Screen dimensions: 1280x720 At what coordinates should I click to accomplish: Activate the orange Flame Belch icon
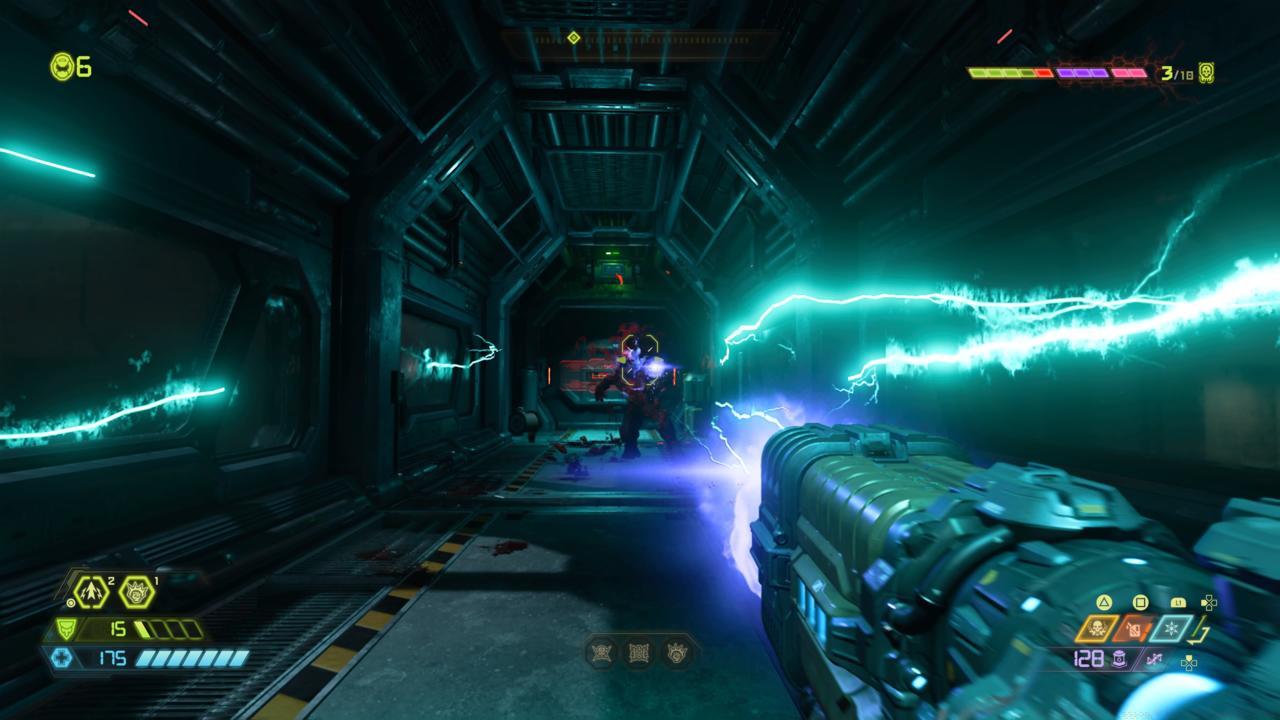click(1134, 628)
